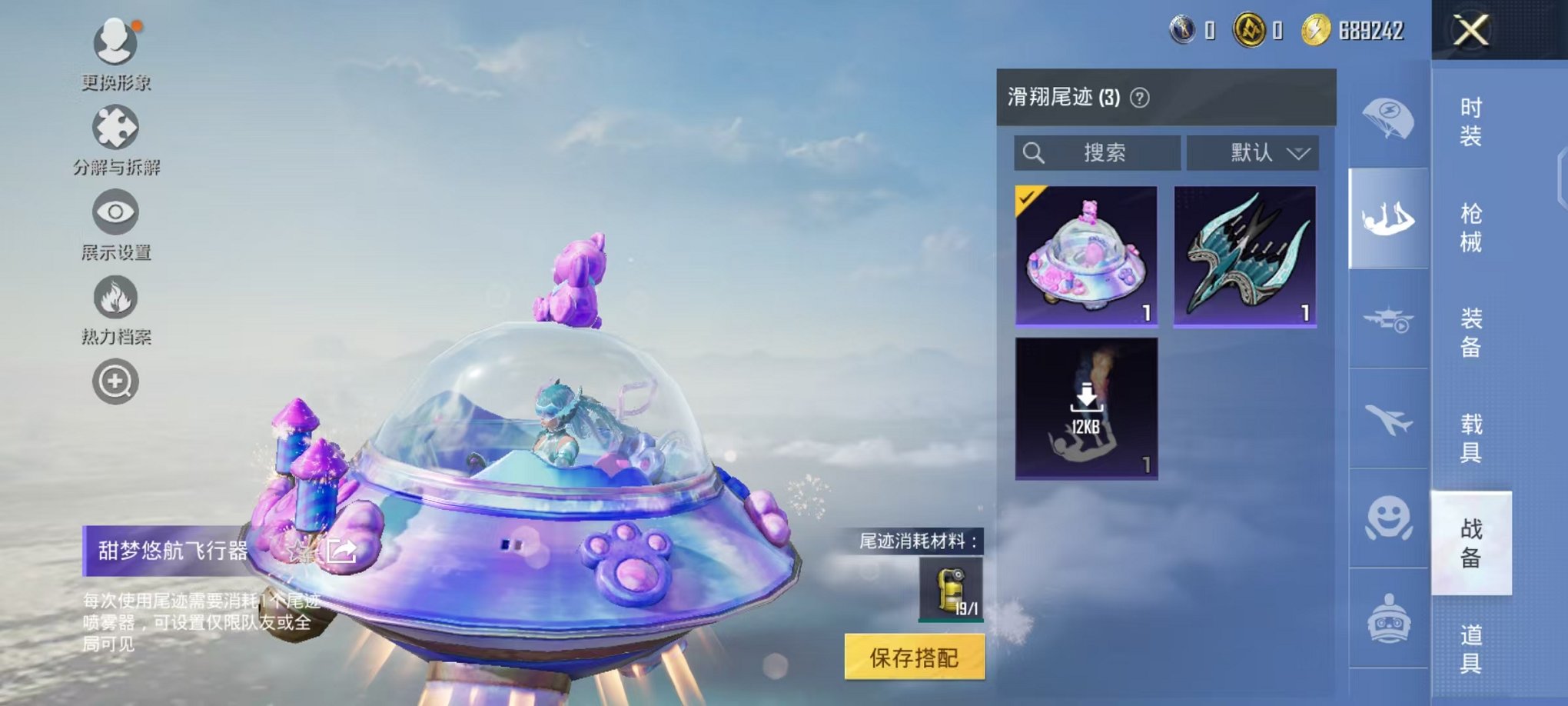The image size is (1568, 706).
Task: Switch to the 时装 fashion tab
Action: click(1470, 123)
